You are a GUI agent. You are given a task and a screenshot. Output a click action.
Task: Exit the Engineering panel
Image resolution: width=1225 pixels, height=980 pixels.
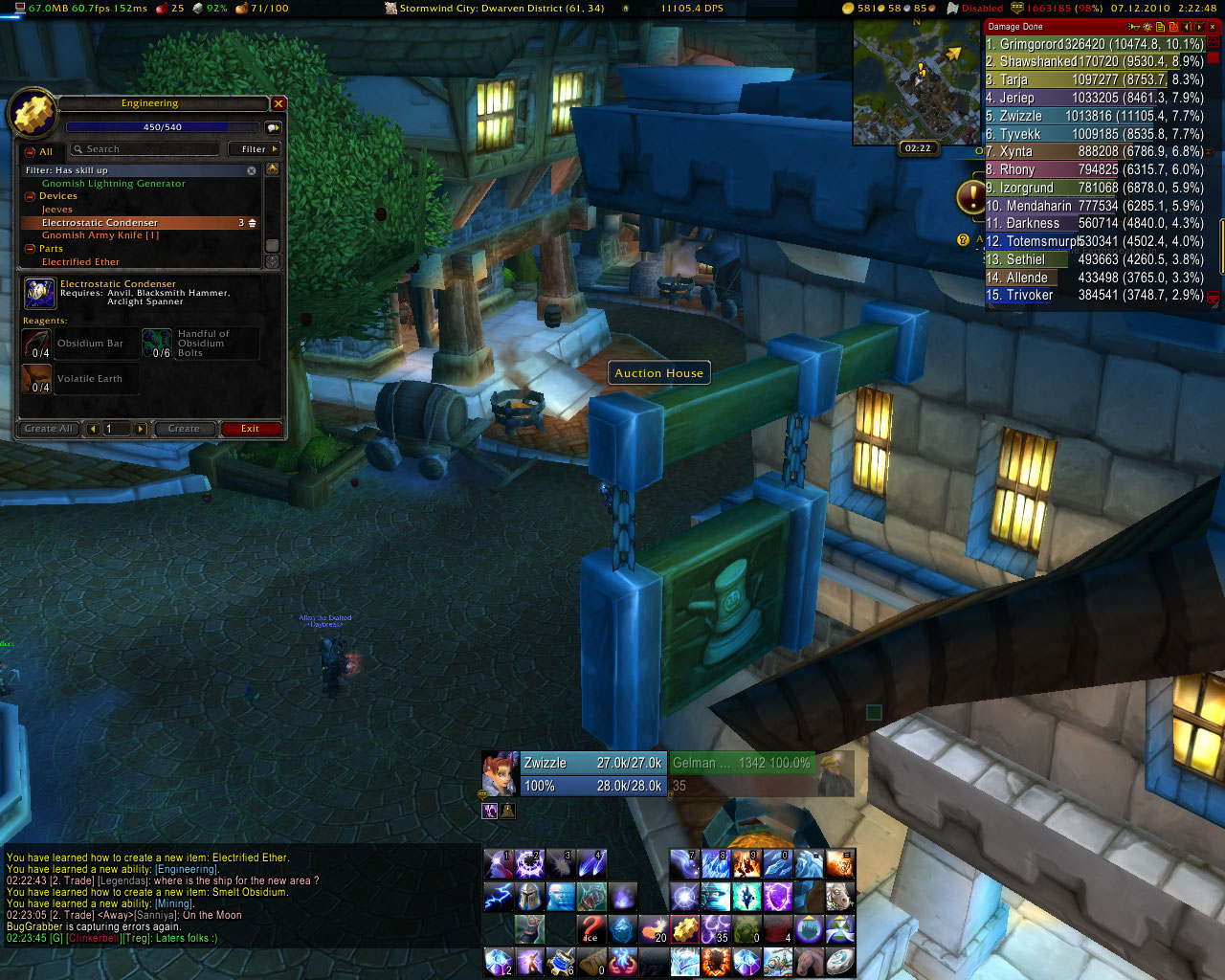250,429
